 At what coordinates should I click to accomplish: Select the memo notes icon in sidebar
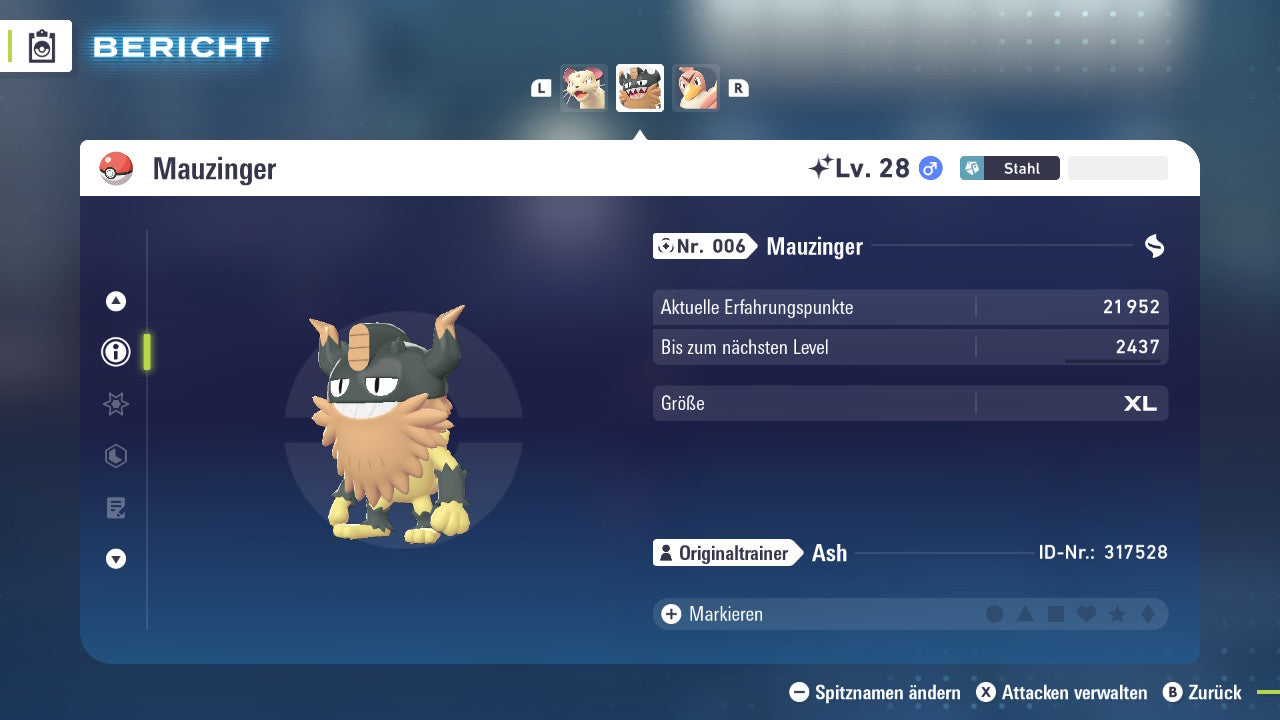pos(115,508)
